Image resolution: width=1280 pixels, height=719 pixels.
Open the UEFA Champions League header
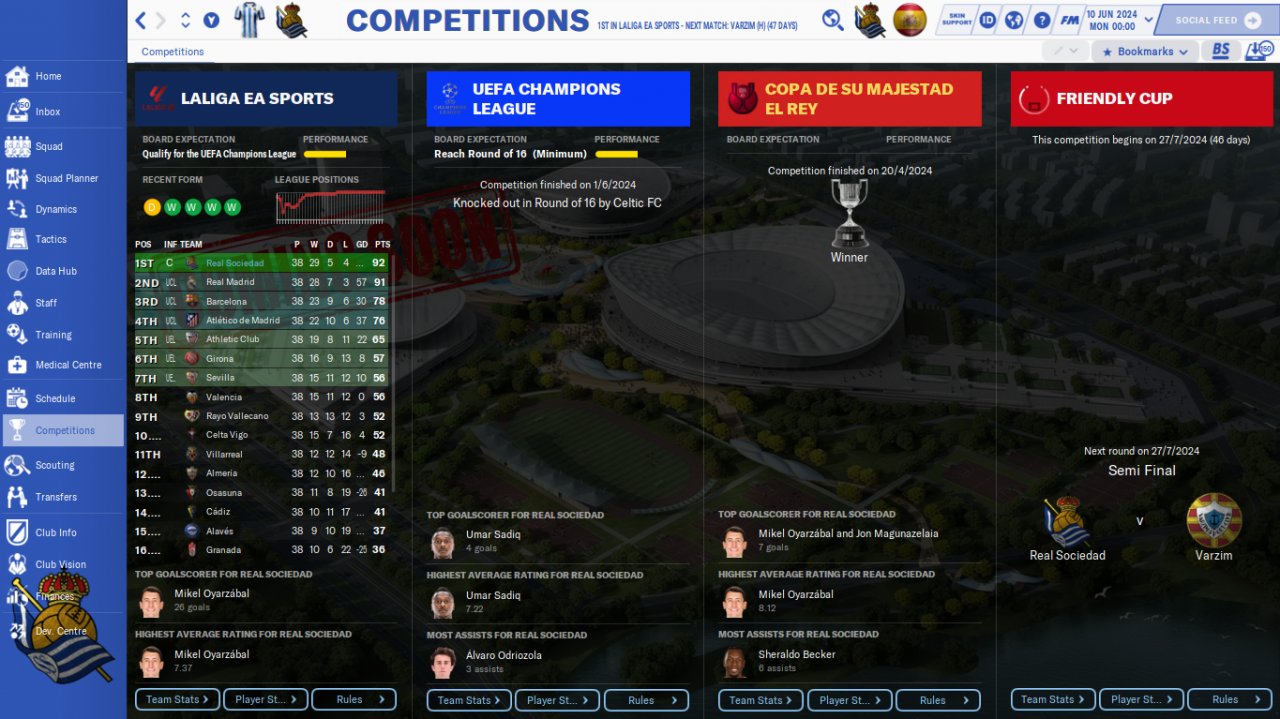pos(557,98)
